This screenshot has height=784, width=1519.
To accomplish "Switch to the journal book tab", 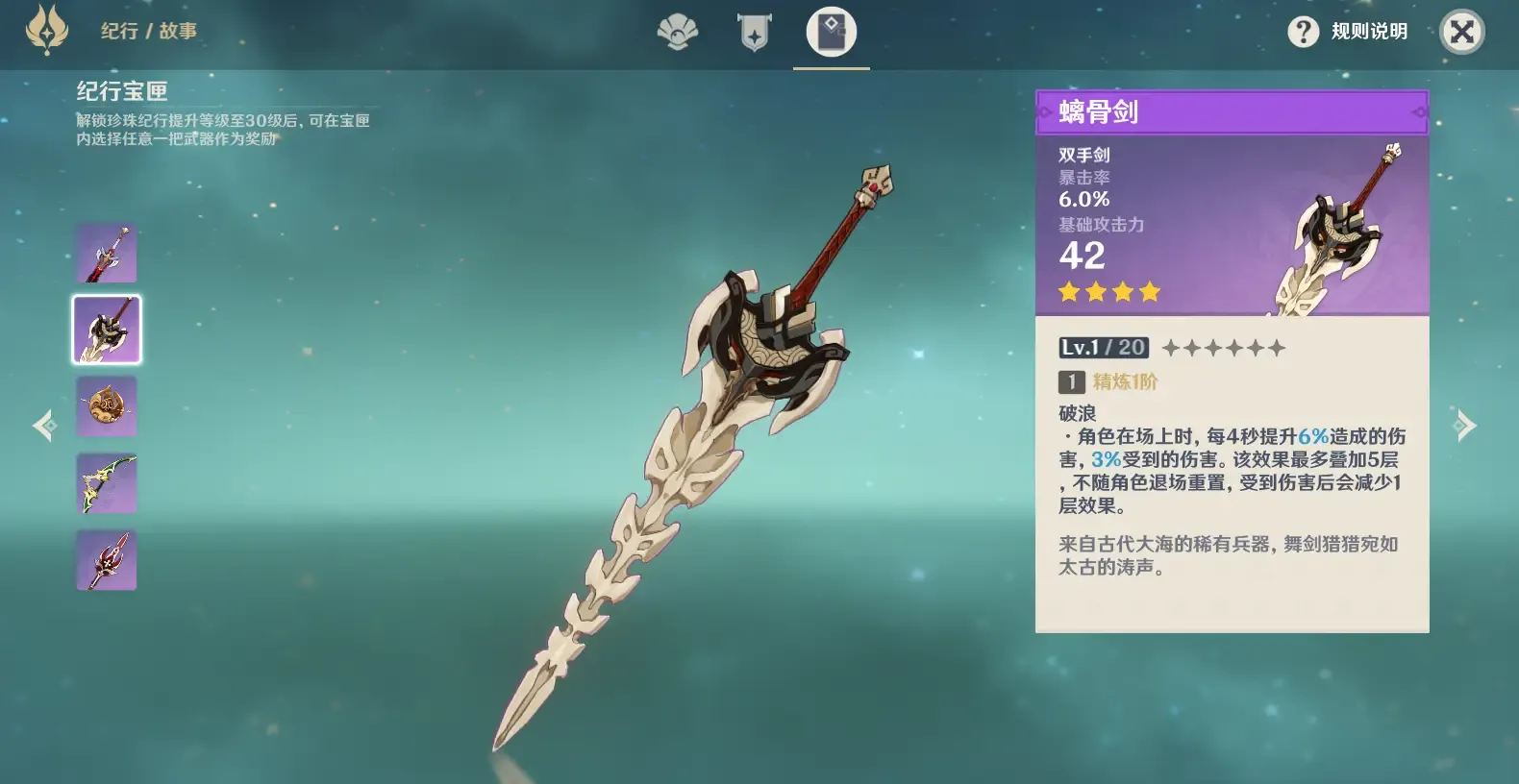I will pos(831,30).
